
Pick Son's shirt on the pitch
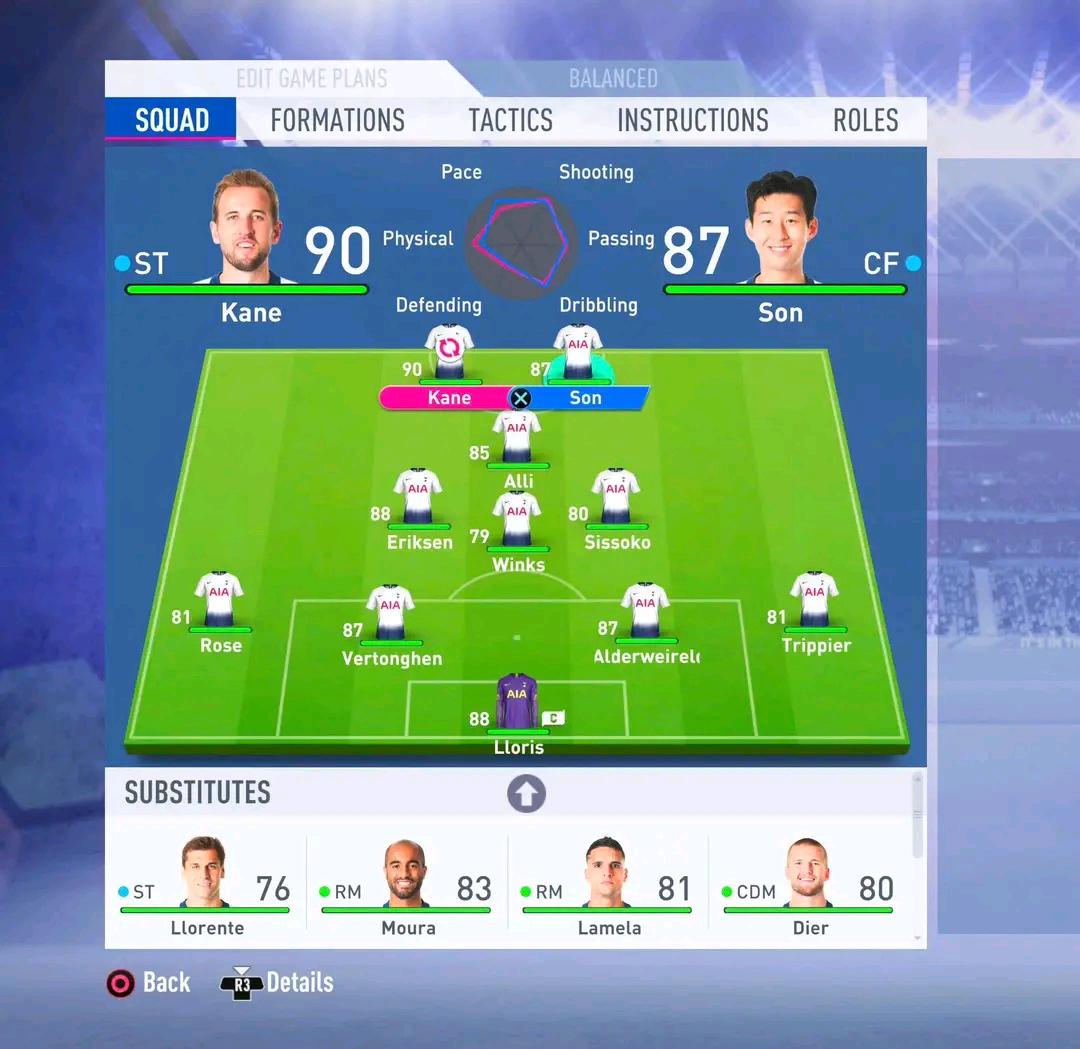pos(578,352)
